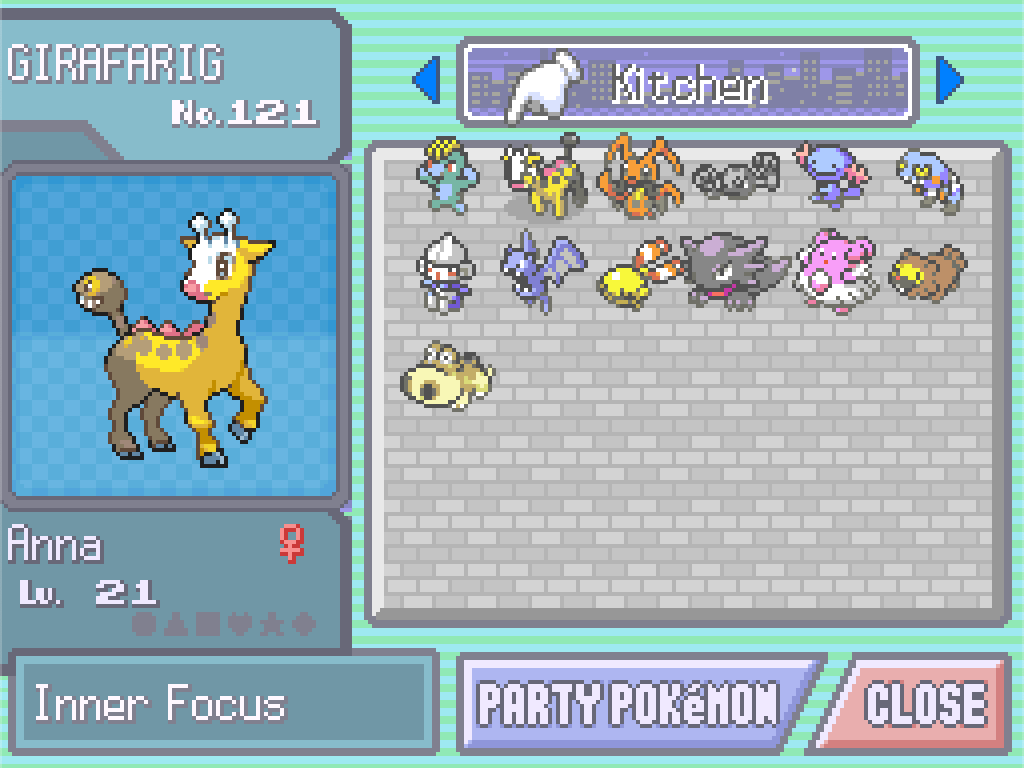Choose the grey Geodude icon
The image size is (1024, 768).
(x=735, y=178)
